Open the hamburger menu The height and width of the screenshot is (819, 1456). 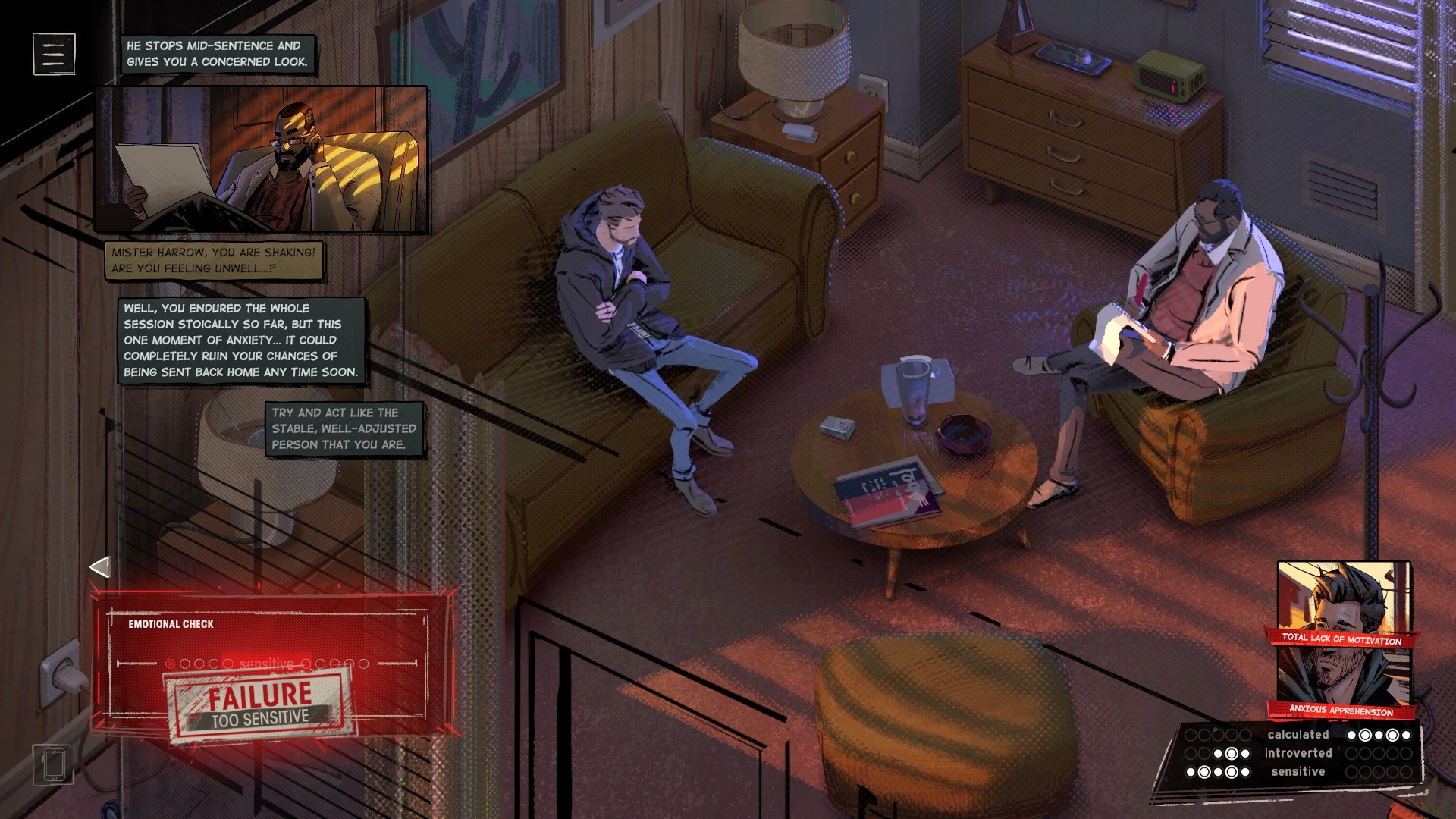pyautogui.click(x=54, y=54)
